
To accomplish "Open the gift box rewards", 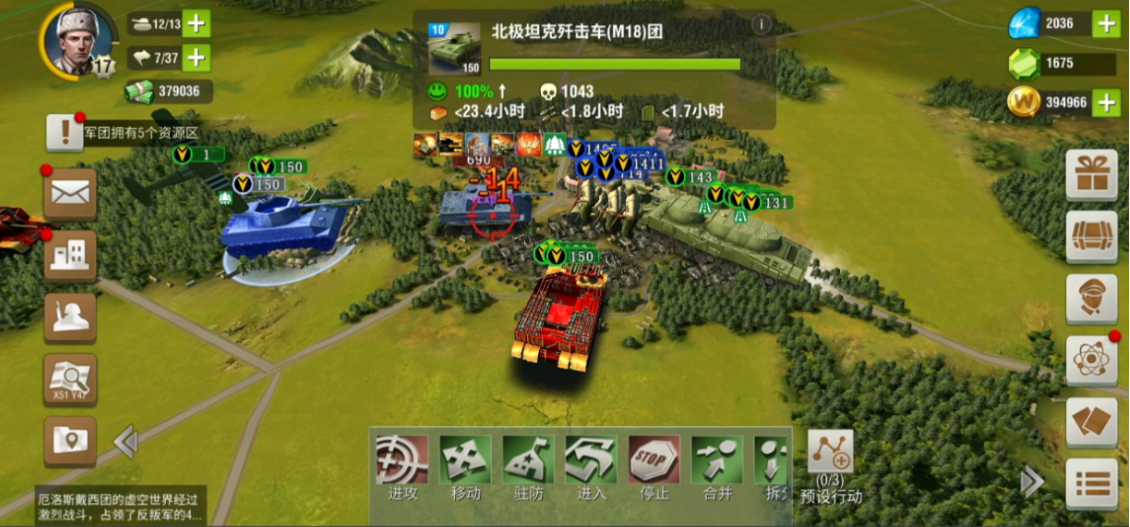I will tap(1090, 176).
